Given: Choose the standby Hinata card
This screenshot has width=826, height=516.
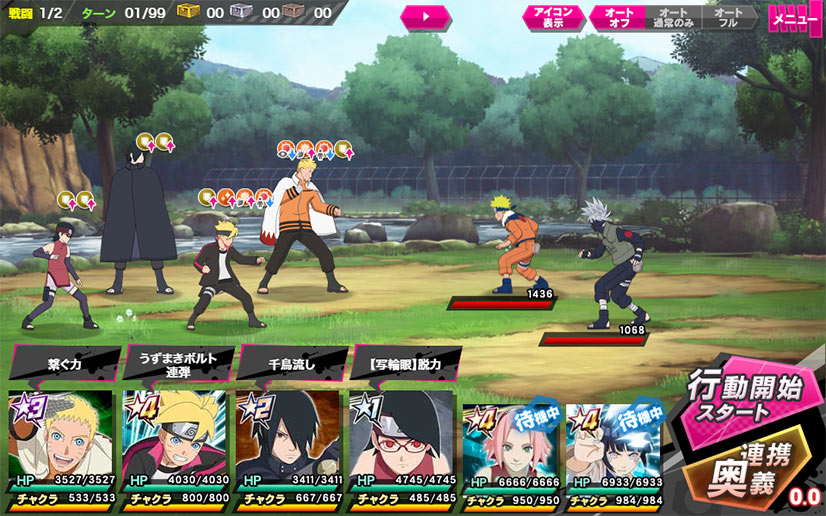Looking at the screenshot, I should tap(614, 452).
